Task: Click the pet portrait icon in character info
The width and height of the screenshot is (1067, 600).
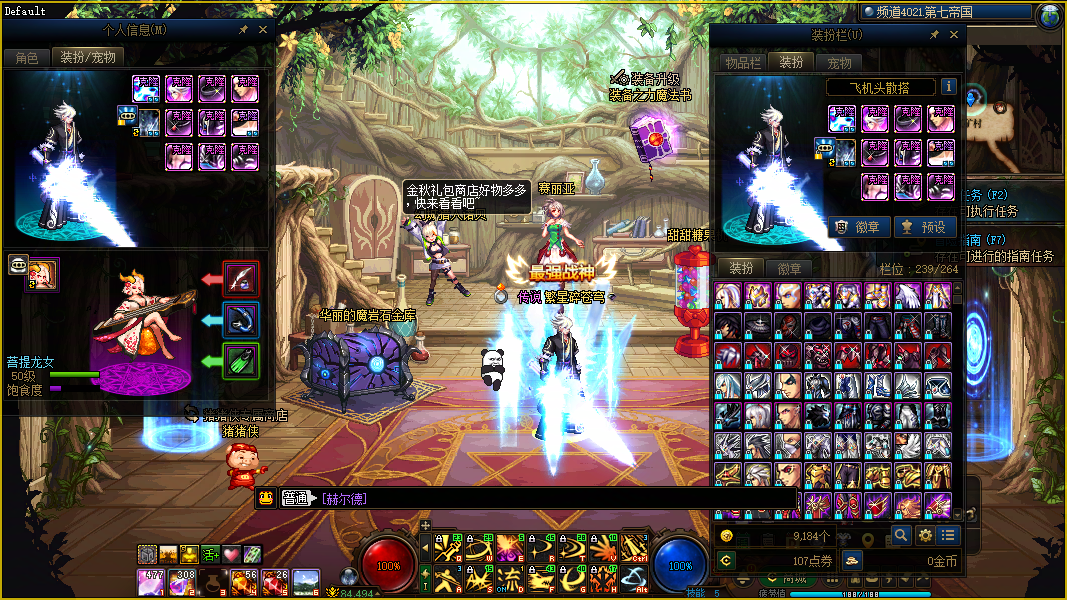Action: click(x=42, y=274)
